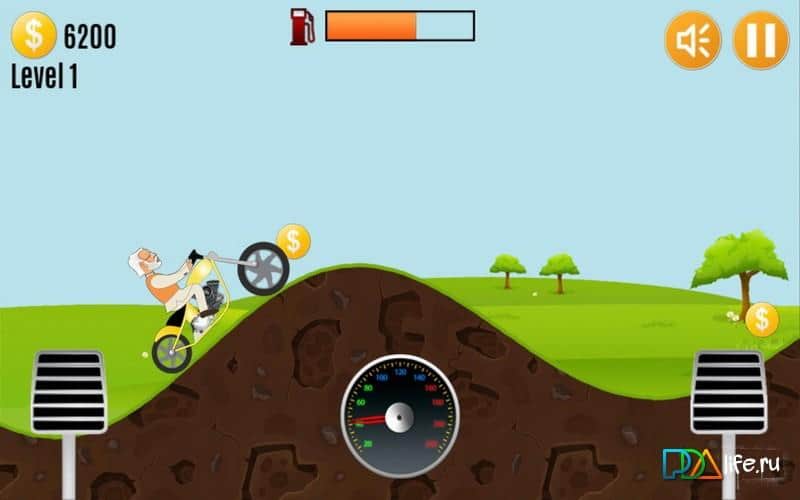Step on the gas pedal on the right
The image size is (800, 500).
(729, 392)
